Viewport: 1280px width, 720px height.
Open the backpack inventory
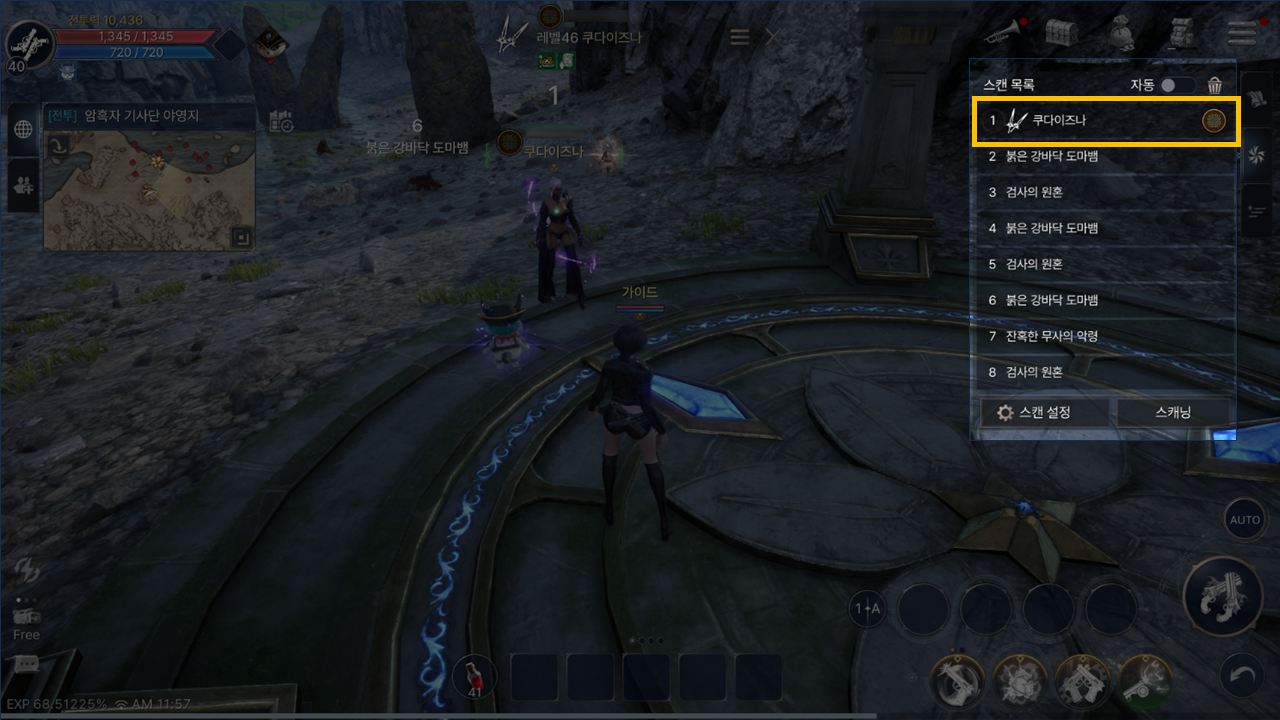point(1182,34)
